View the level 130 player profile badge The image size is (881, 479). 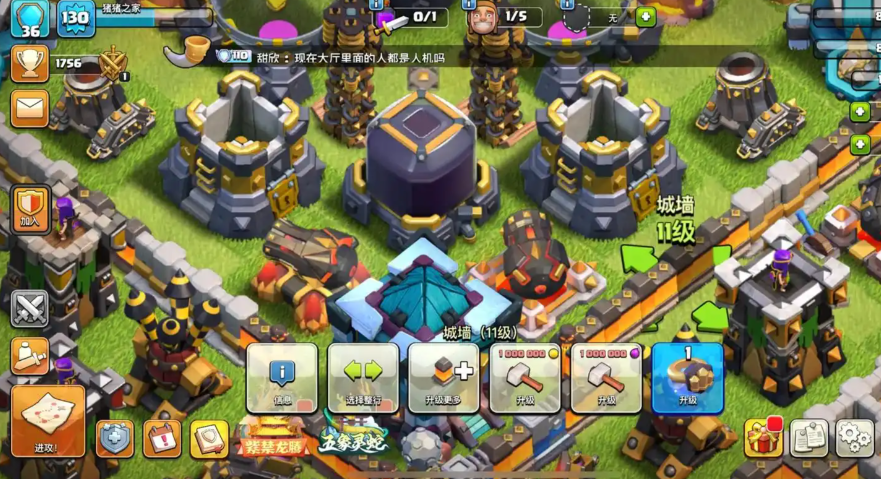[x=76, y=19]
